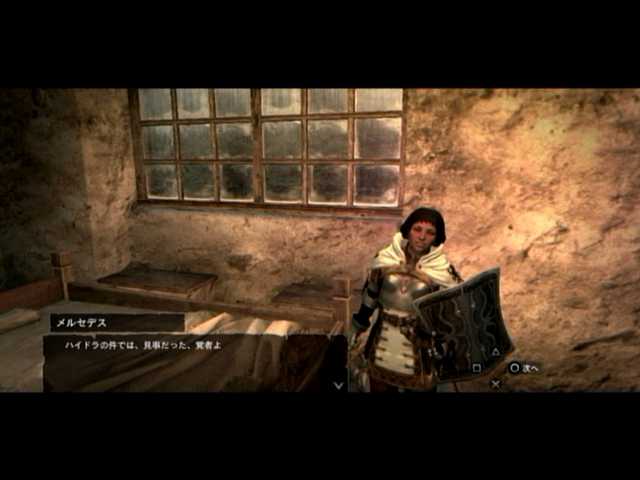The height and width of the screenshot is (480, 640).
Task: Advance dialogue with the down arrow indicator
Action: [338, 384]
